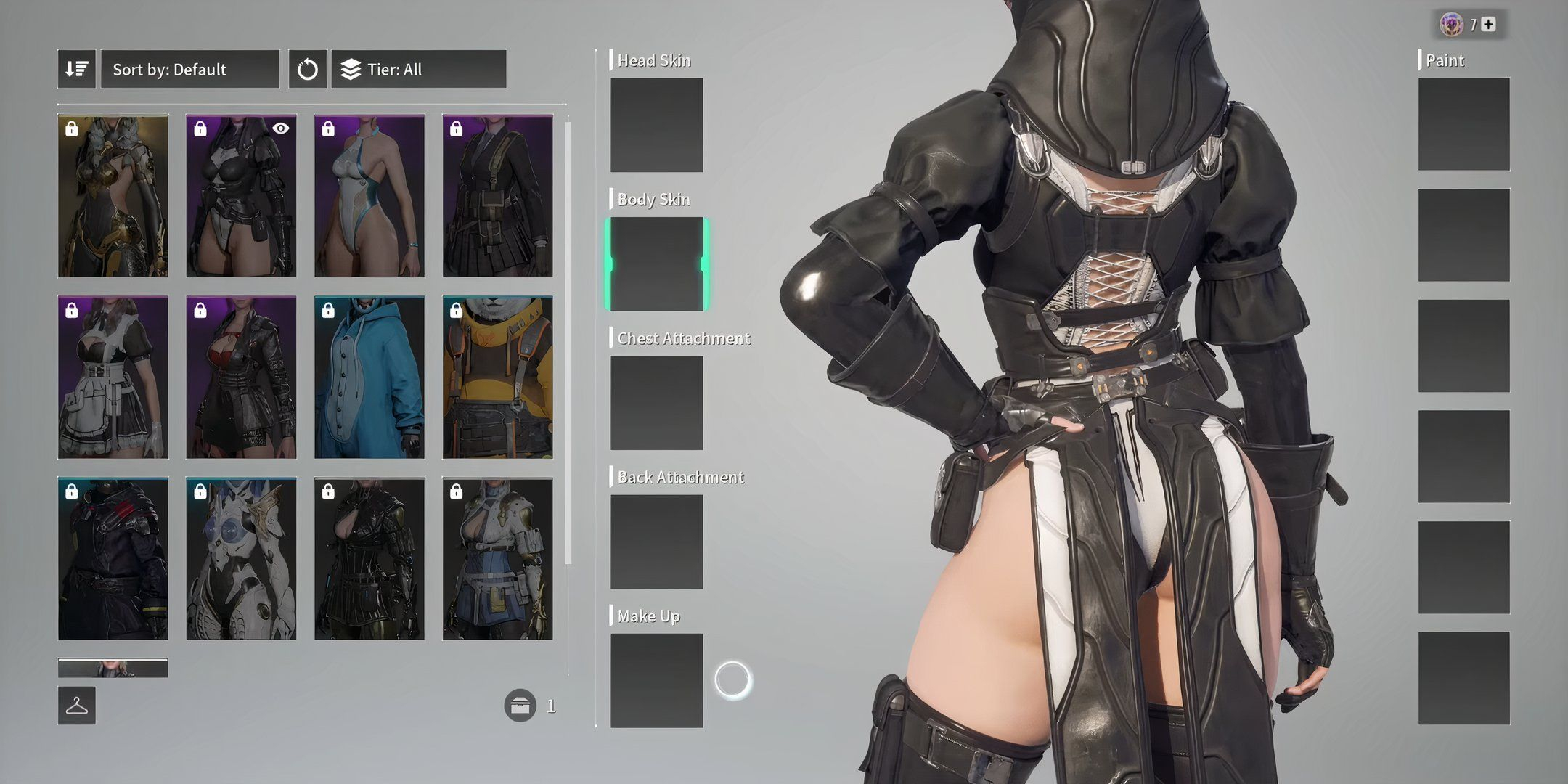Pick the maid outfit skin
The height and width of the screenshot is (784, 1568).
coord(113,377)
